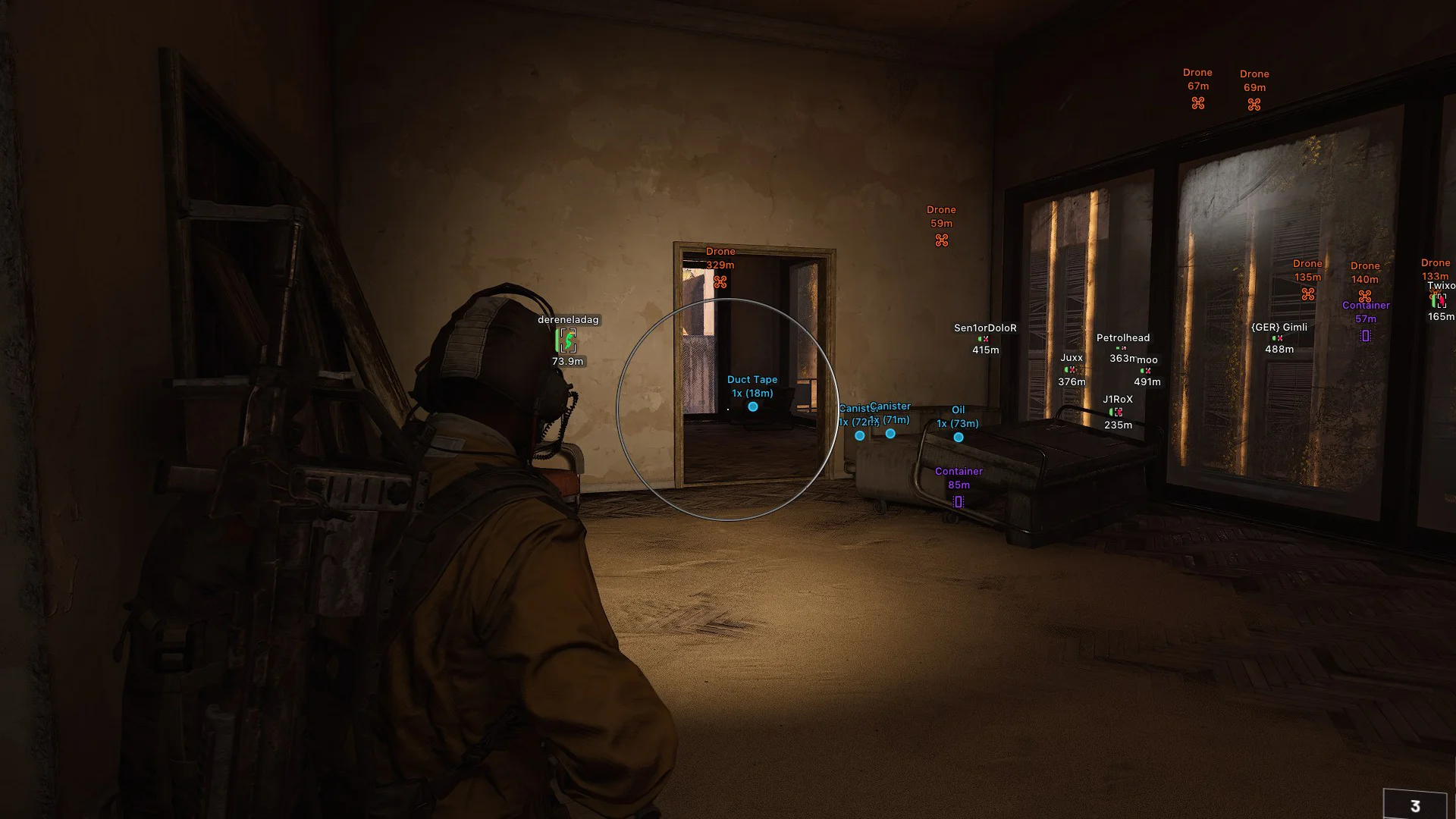Click the Container icon at 57m
1456x819 pixels.
click(x=1365, y=334)
